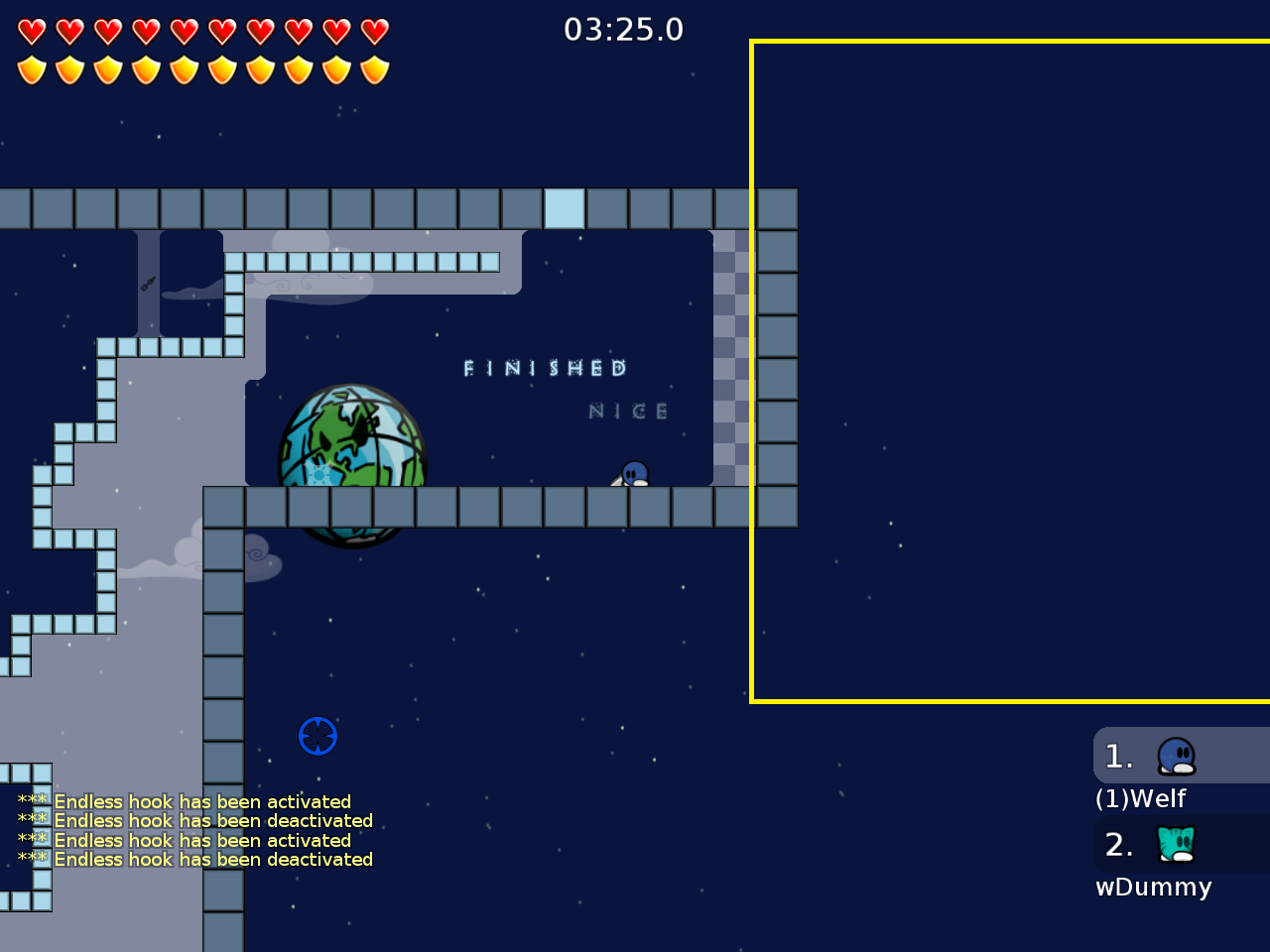Viewport: 1270px width, 952px height.
Task: Click the NICE text below FINISHED
Action: pos(629,410)
